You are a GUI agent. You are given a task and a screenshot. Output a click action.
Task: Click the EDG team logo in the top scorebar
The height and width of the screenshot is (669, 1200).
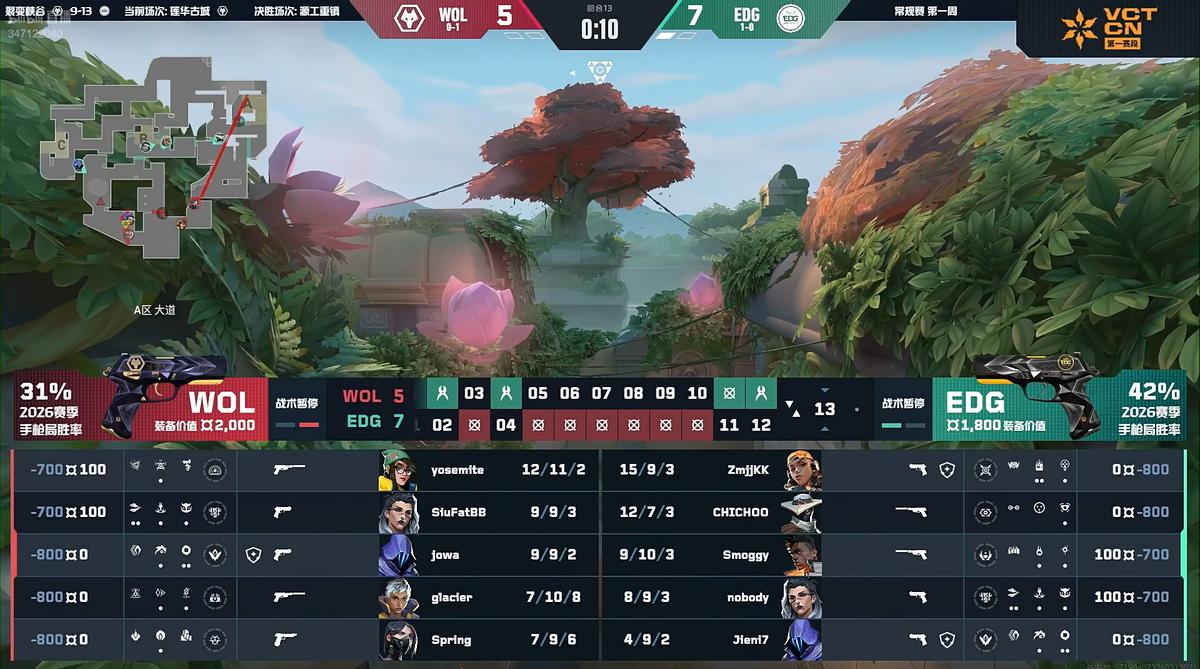tap(790, 17)
